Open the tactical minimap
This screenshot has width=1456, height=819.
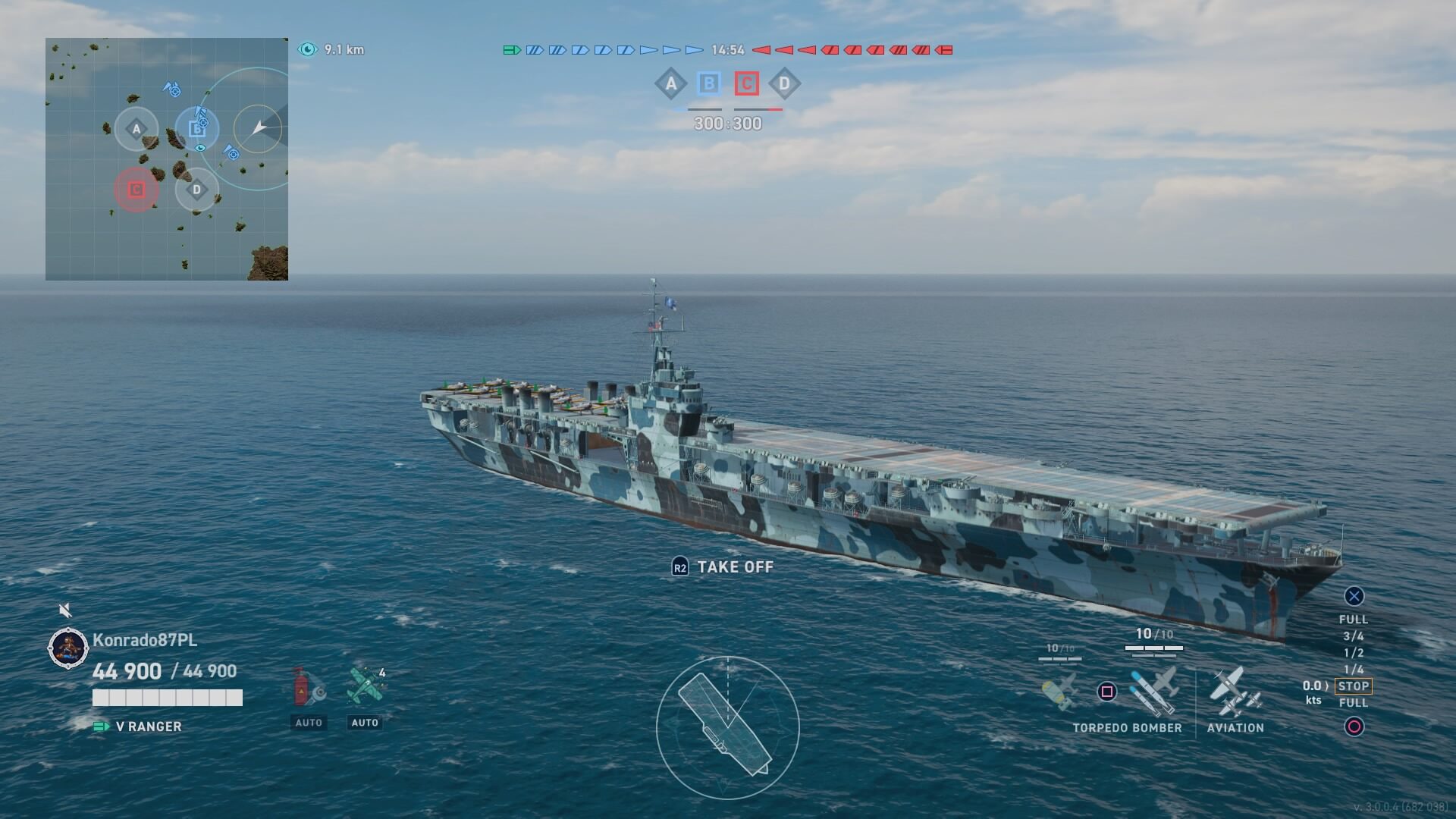(167, 159)
